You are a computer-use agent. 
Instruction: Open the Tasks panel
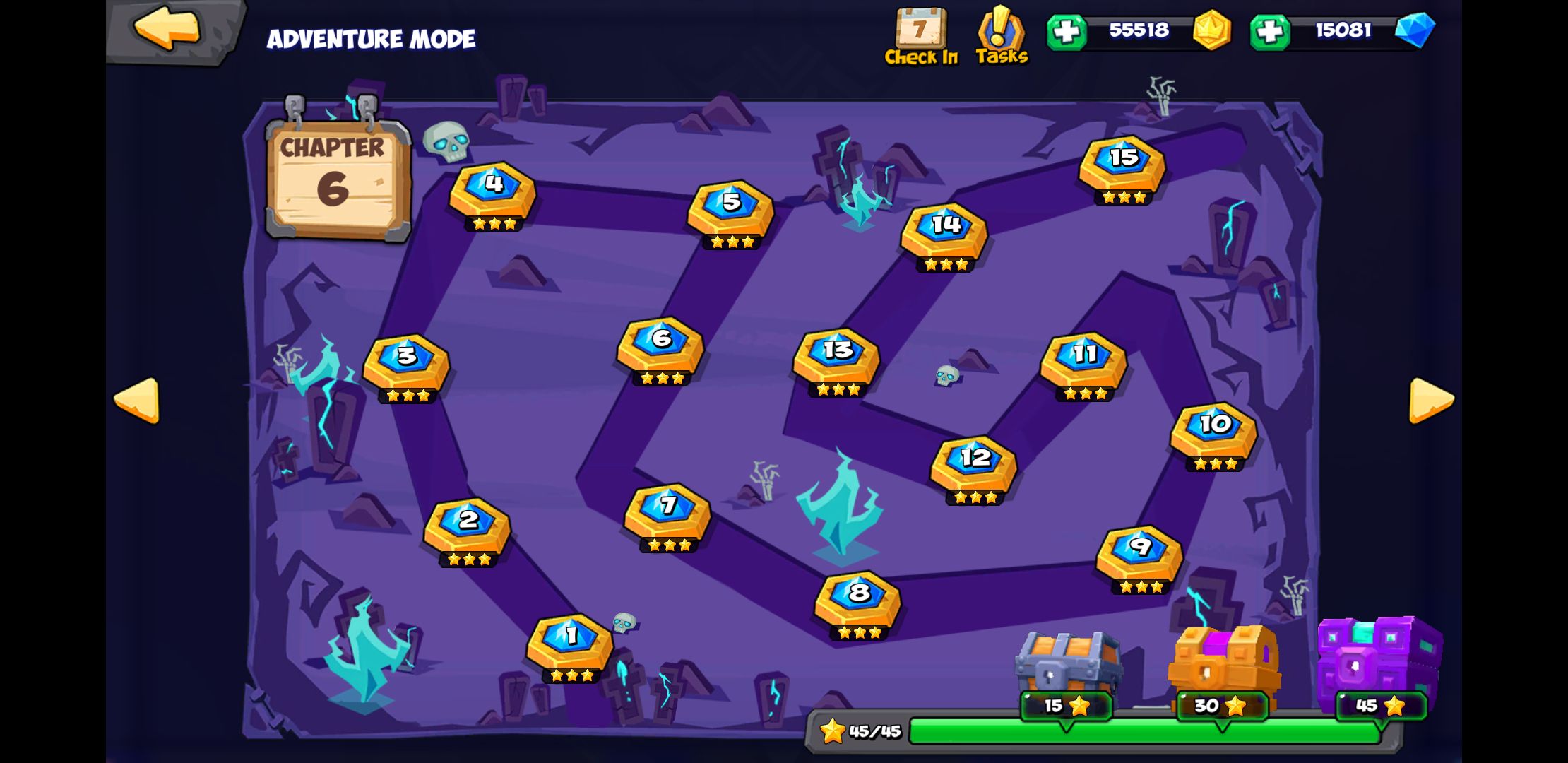(1002, 32)
